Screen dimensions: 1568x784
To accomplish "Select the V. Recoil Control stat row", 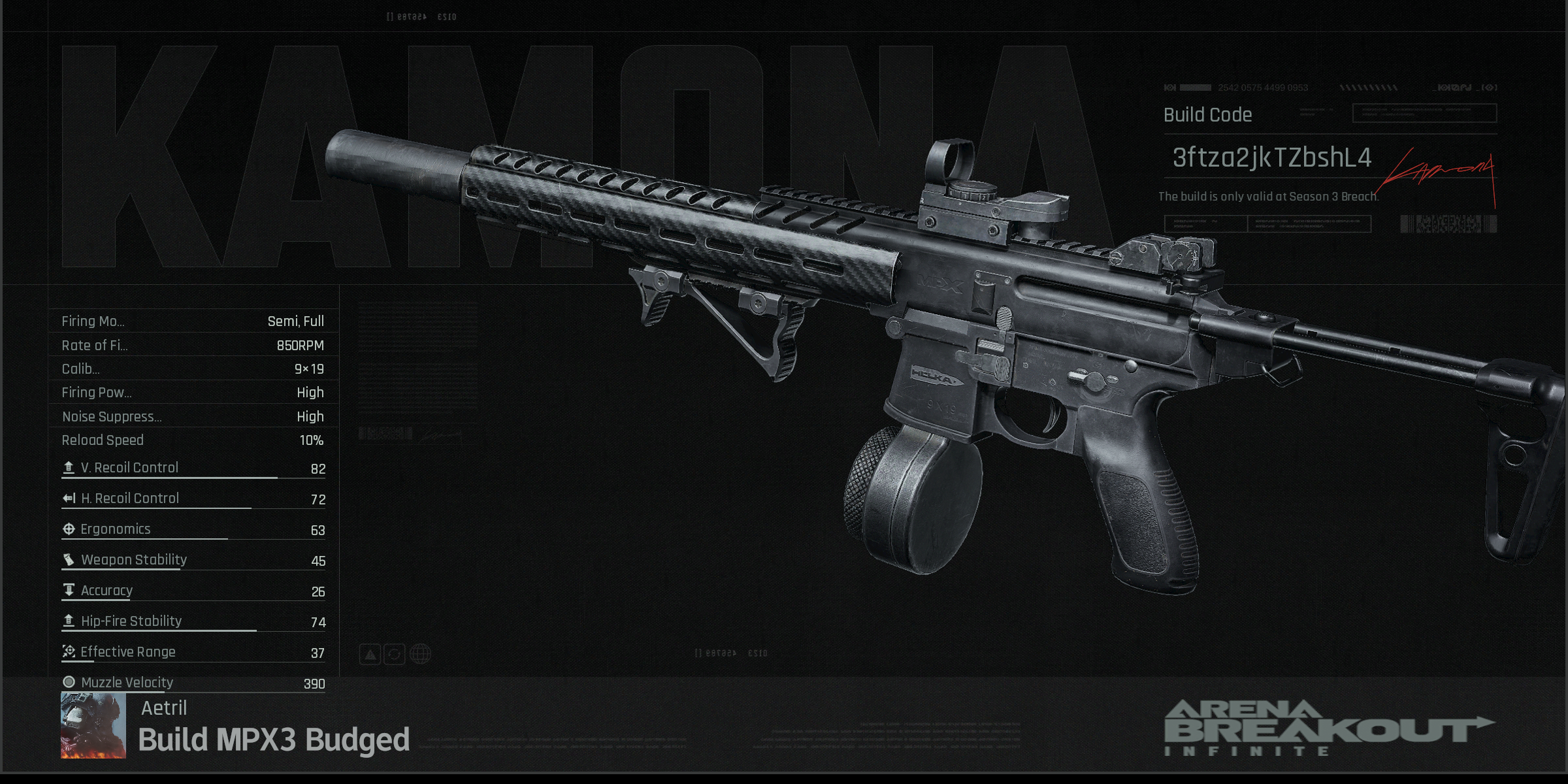I will [193, 468].
